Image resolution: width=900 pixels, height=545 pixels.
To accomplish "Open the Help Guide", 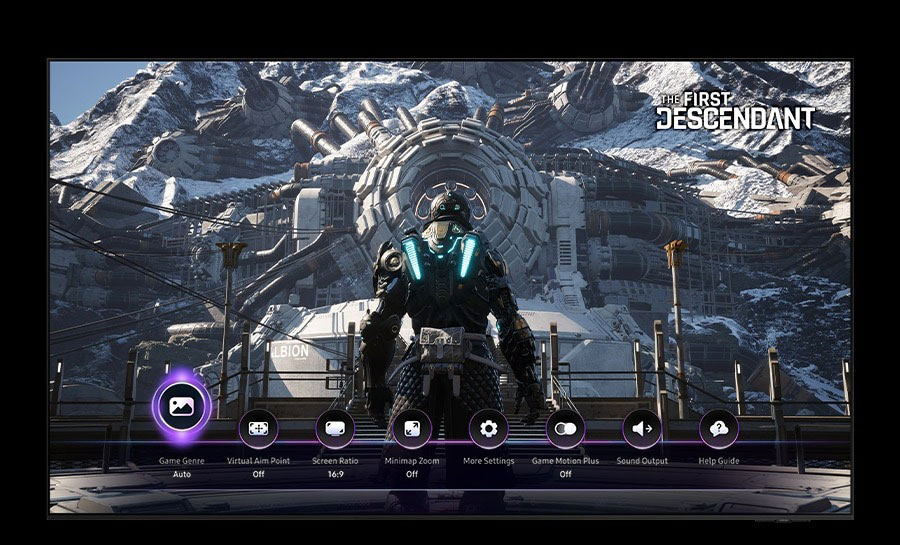I will pyautogui.click(x=718, y=428).
